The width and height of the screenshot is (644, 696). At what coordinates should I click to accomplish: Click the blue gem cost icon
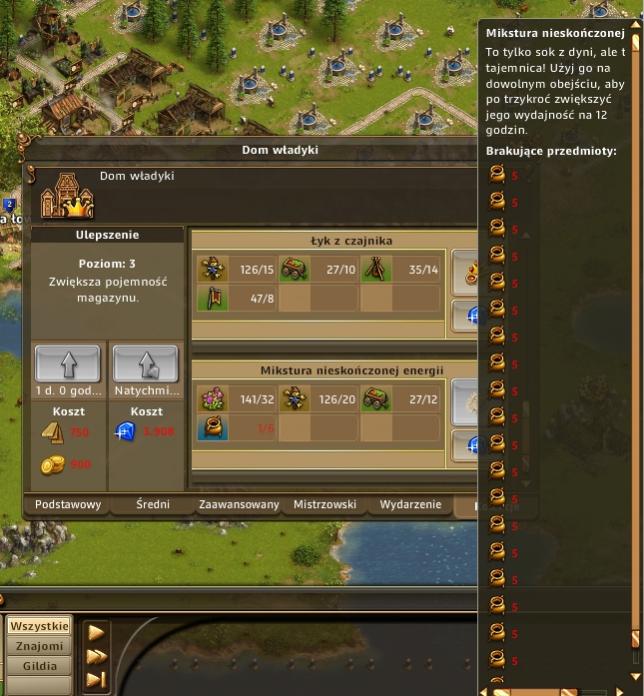pos(127,432)
